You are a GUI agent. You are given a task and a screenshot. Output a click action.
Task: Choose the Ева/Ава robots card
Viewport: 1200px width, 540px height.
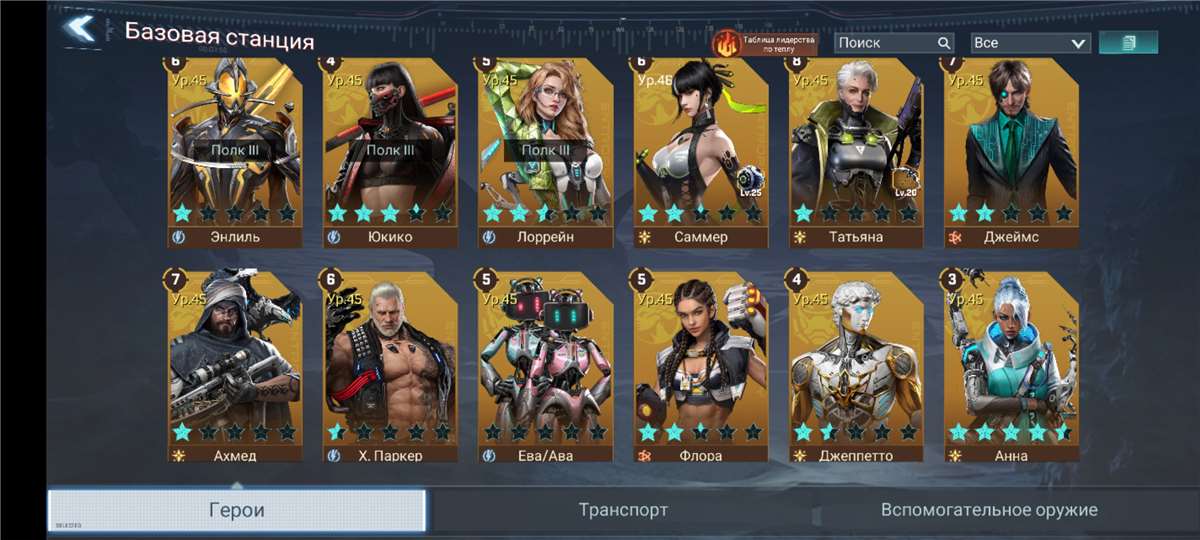(x=545, y=365)
